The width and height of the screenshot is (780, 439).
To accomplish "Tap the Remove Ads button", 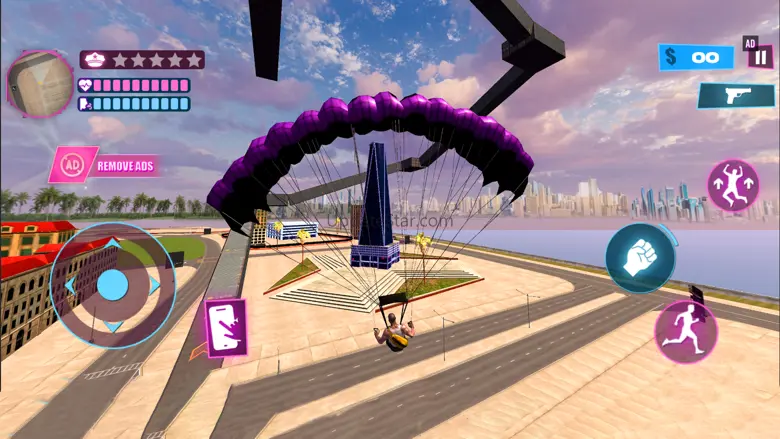I will (x=104, y=164).
